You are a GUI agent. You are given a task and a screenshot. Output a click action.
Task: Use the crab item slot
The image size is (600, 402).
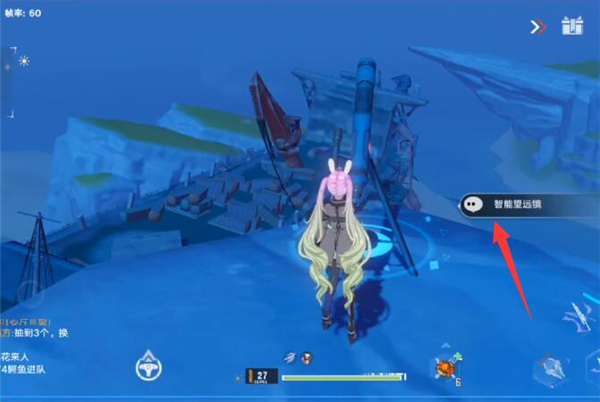tap(446, 369)
